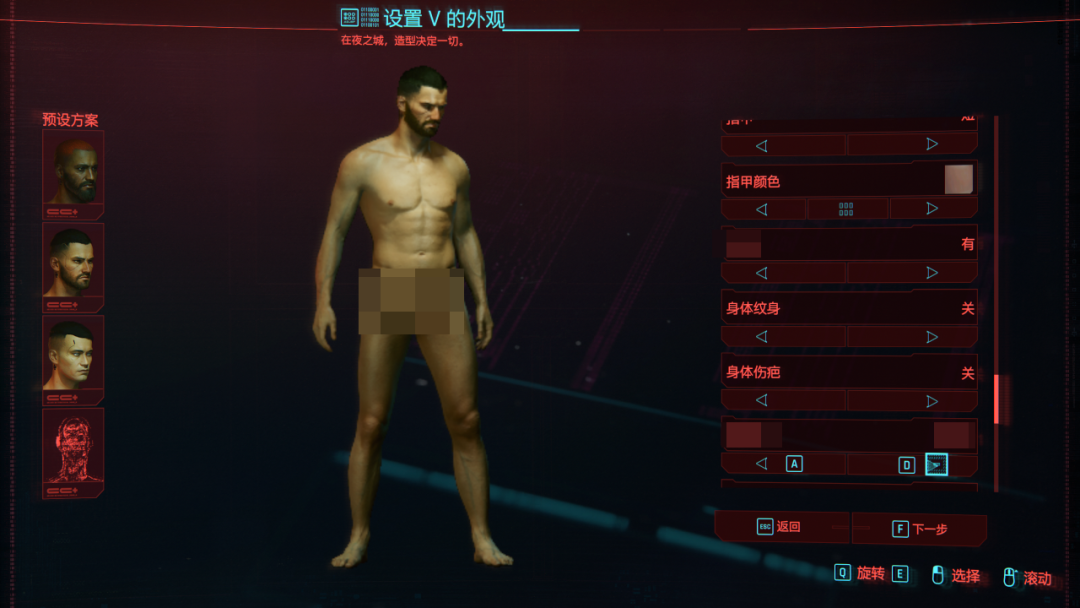Pick the clean-shaven preset portrait
This screenshot has width=1080, height=608.
click(73, 354)
